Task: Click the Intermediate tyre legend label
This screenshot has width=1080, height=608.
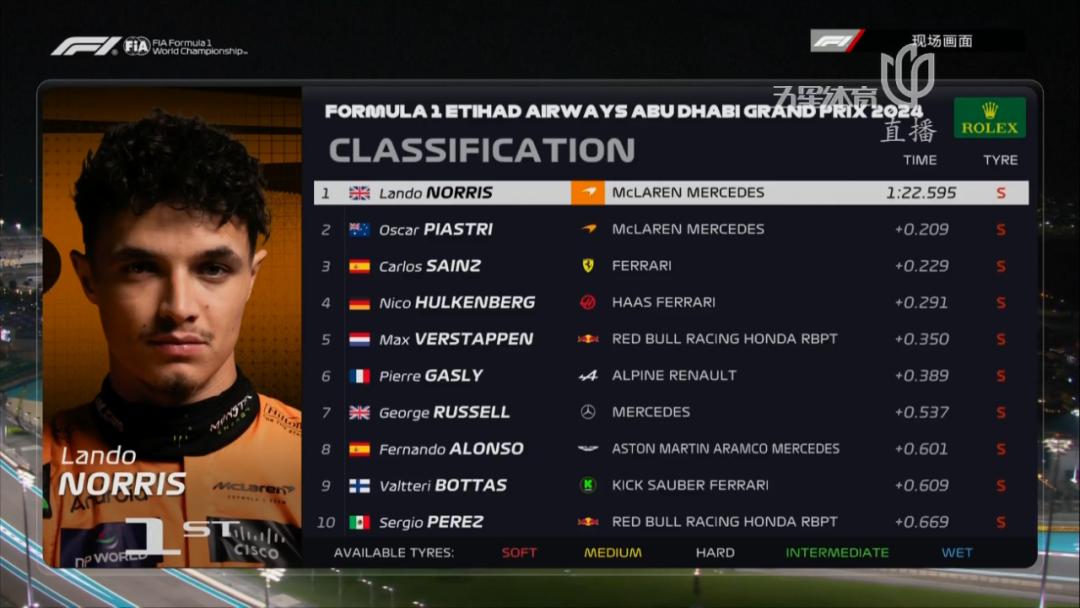Action: (837, 553)
